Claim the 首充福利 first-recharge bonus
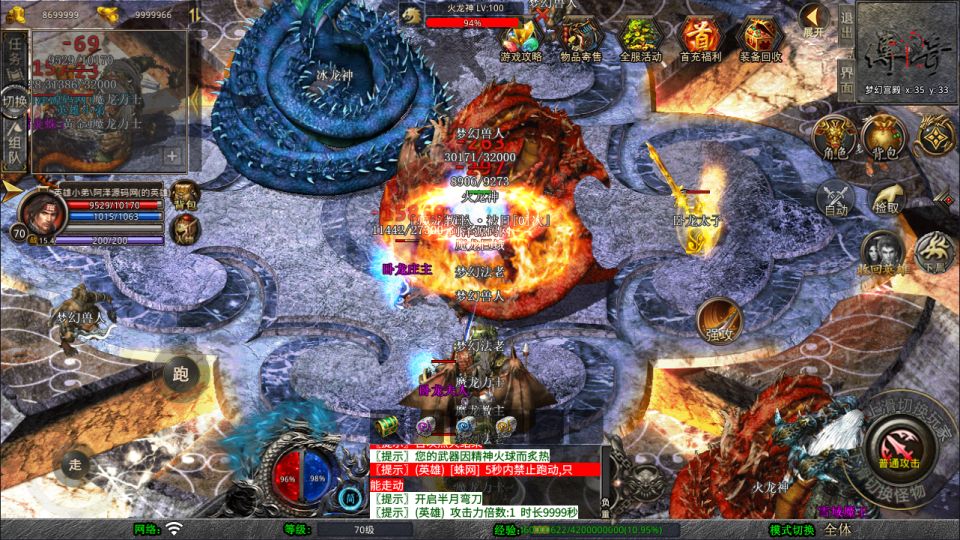This screenshot has height=540, width=960. pyautogui.click(x=700, y=38)
